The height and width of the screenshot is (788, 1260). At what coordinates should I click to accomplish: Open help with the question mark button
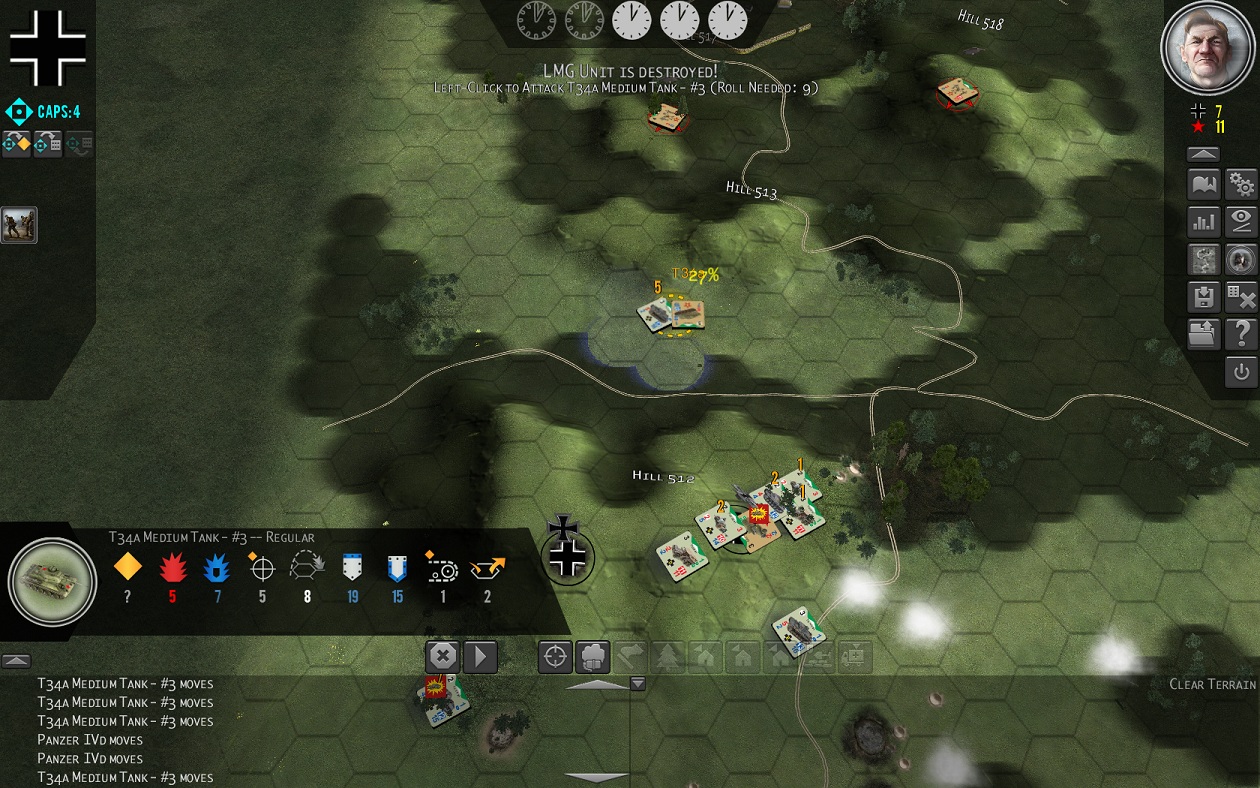[x=1241, y=334]
